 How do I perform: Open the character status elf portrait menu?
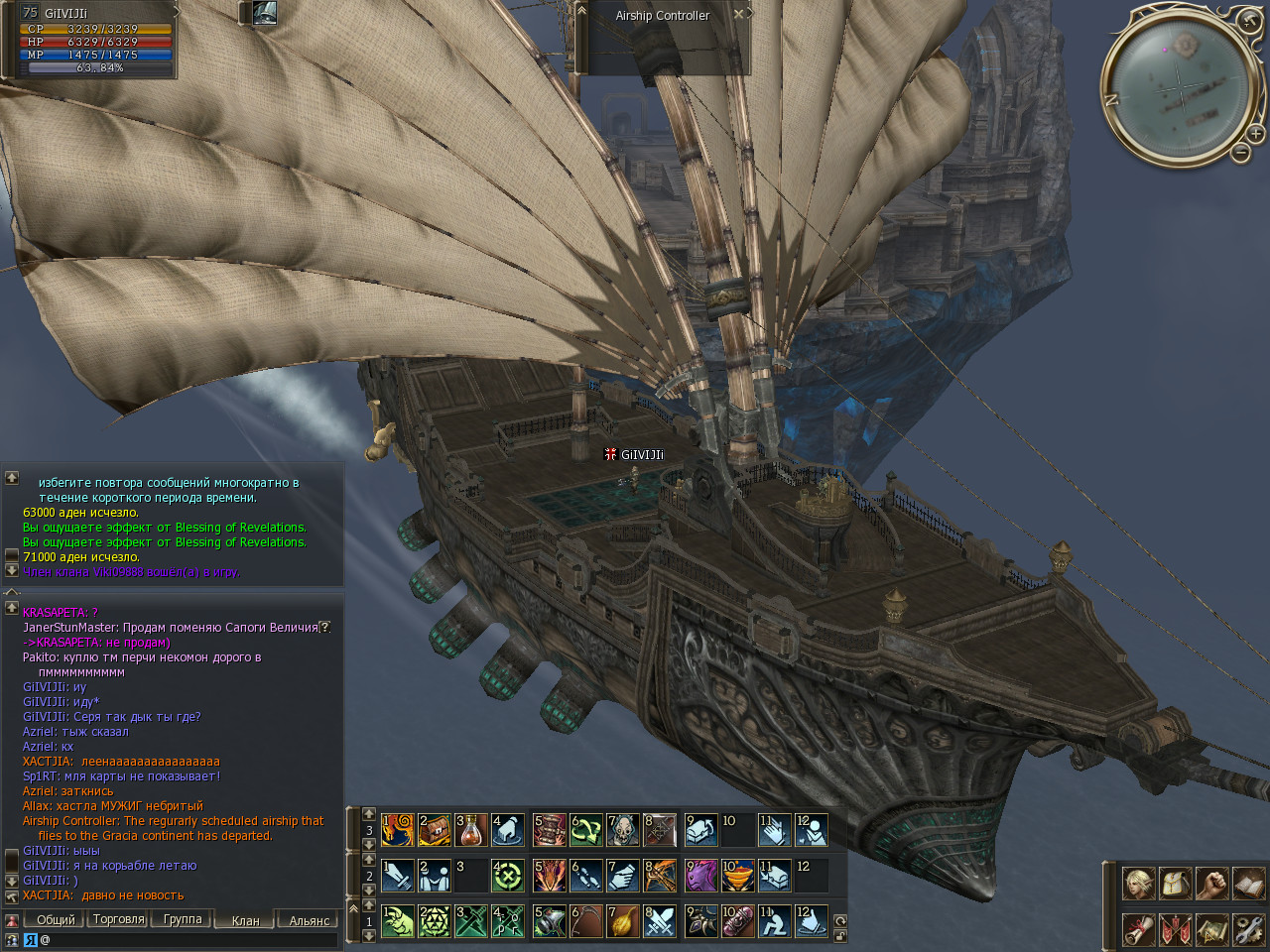[x=1138, y=883]
